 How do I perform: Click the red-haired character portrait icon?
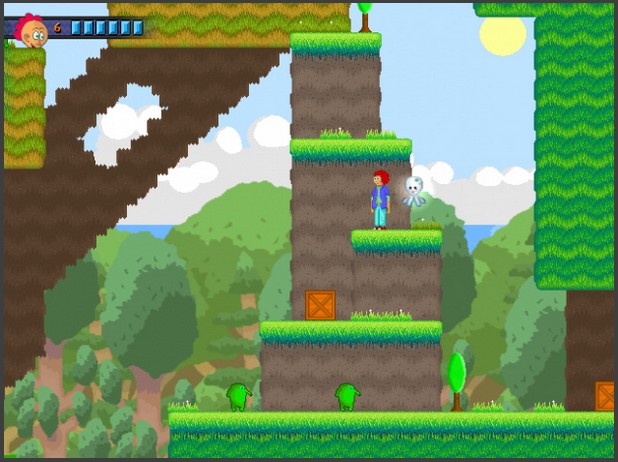pyautogui.click(x=31, y=31)
